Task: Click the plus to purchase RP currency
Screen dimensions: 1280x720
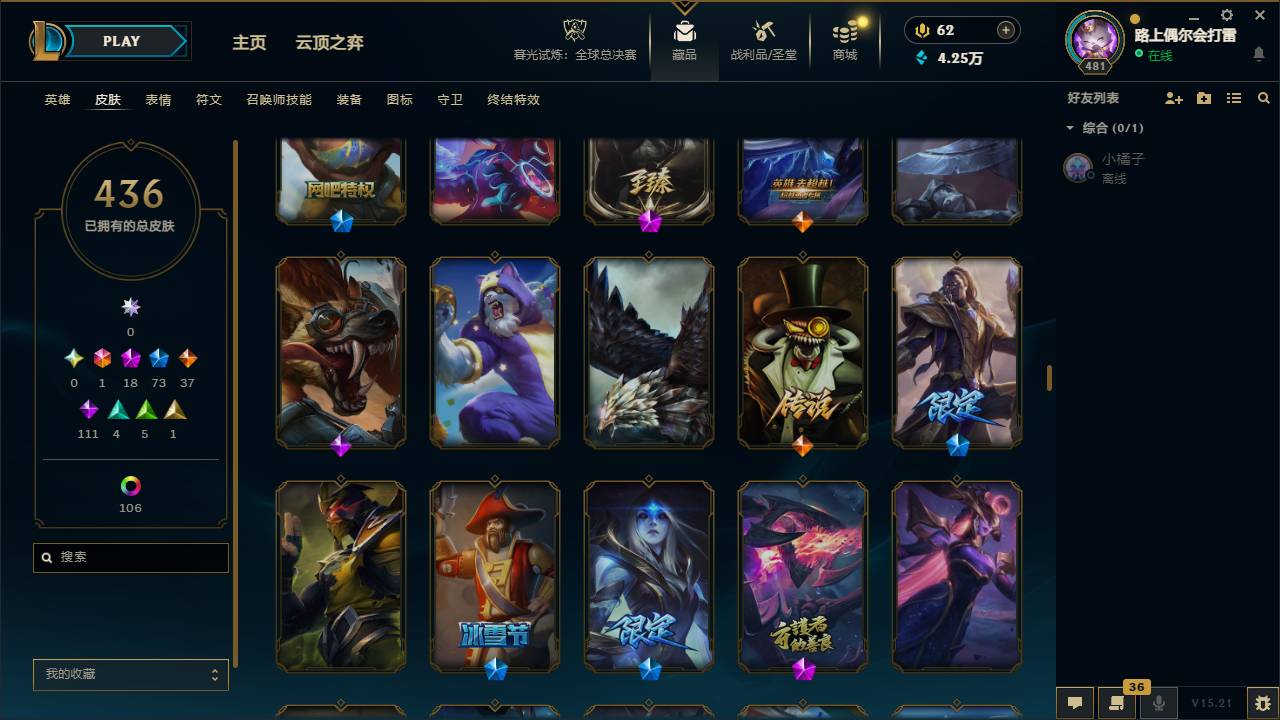Action: 1004,30
